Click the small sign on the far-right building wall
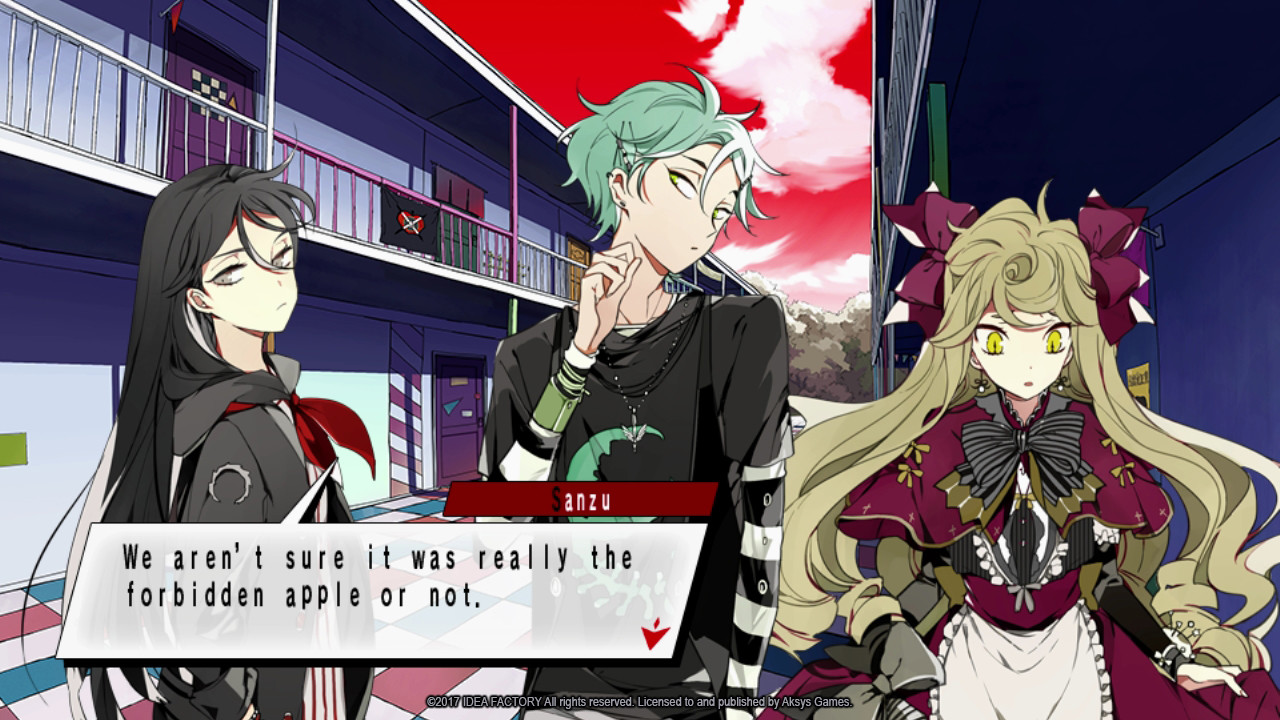This screenshot has width=1280, height=720. [x=1138, y=377]
